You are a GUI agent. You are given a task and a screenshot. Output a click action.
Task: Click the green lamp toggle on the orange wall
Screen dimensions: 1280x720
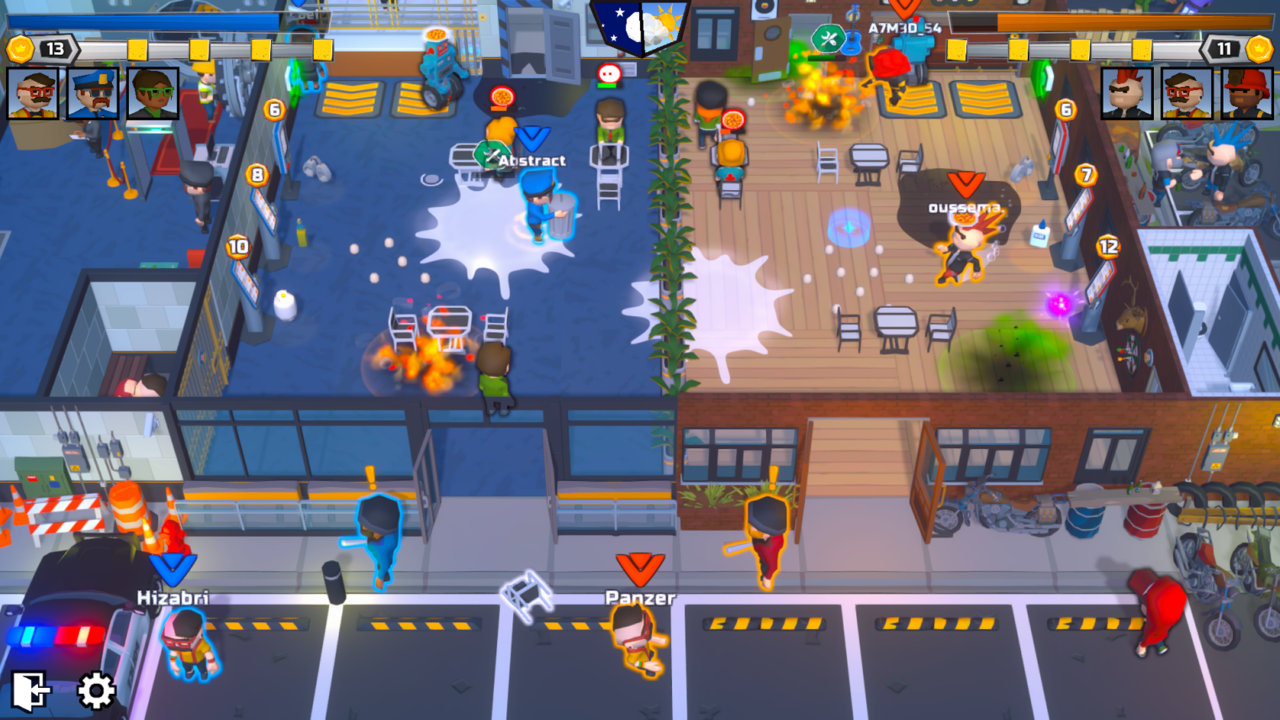pyautogui.click(x=1041, y=76)
